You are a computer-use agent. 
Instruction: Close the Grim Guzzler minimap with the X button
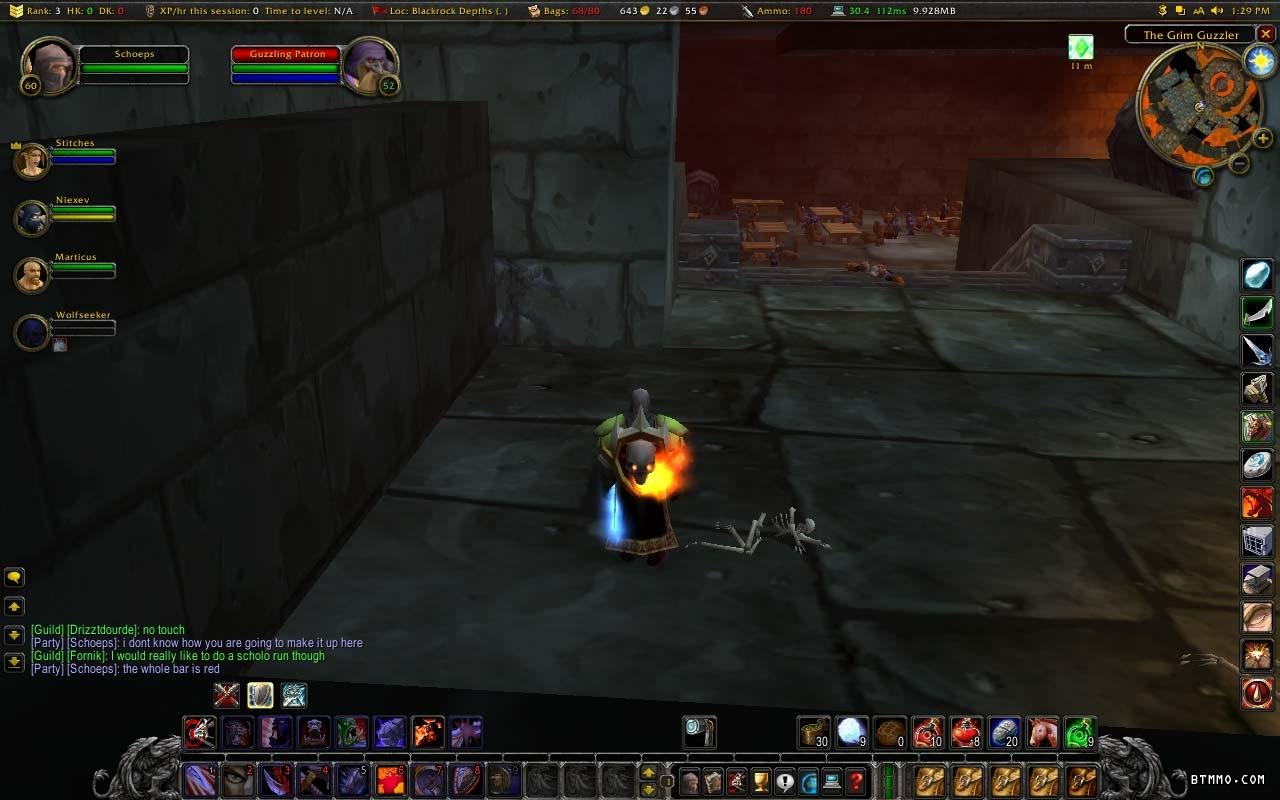(x=1265, y=35)
